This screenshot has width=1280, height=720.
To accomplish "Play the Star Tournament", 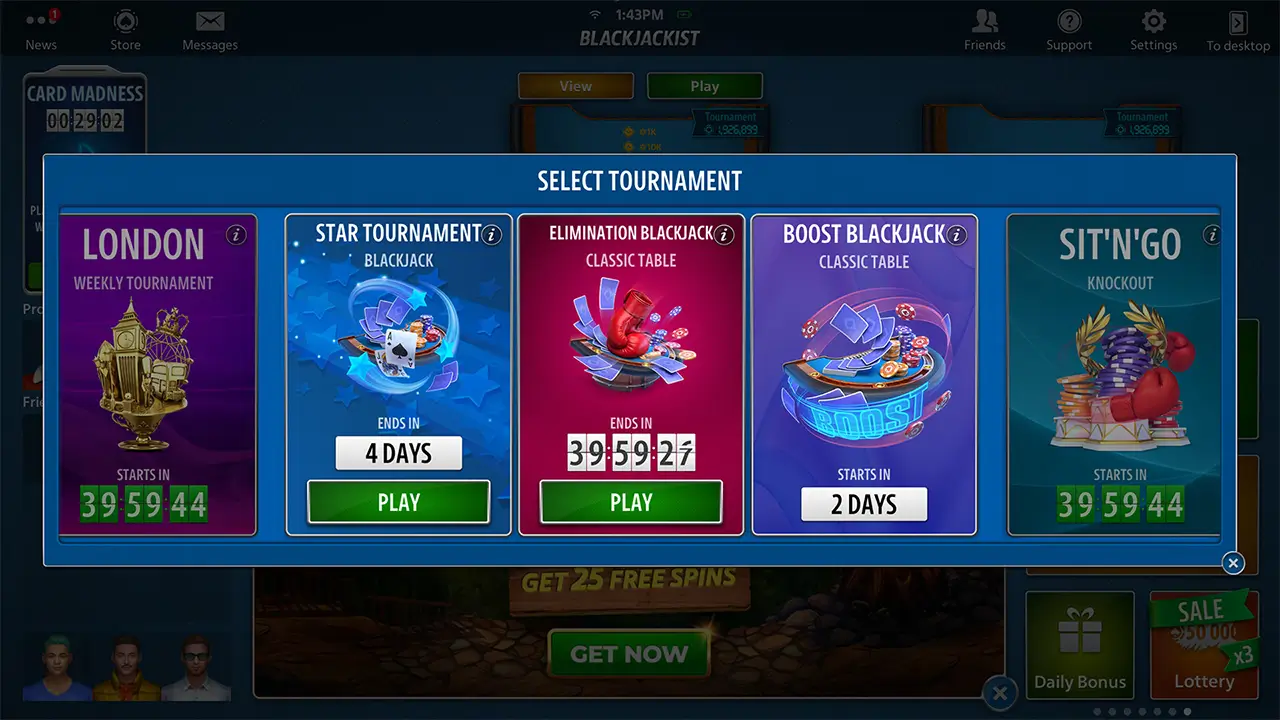I will tap(398, 502).
